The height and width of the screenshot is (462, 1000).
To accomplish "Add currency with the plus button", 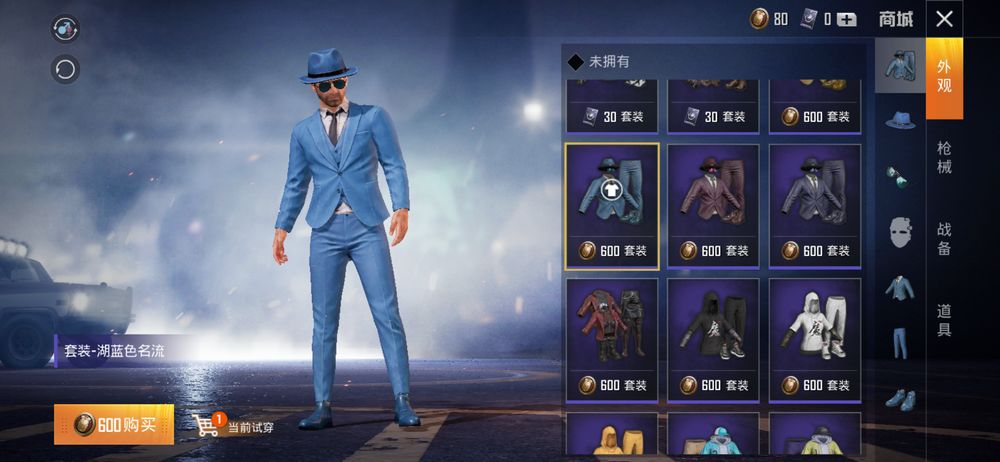I will click(x=847, y=19).
